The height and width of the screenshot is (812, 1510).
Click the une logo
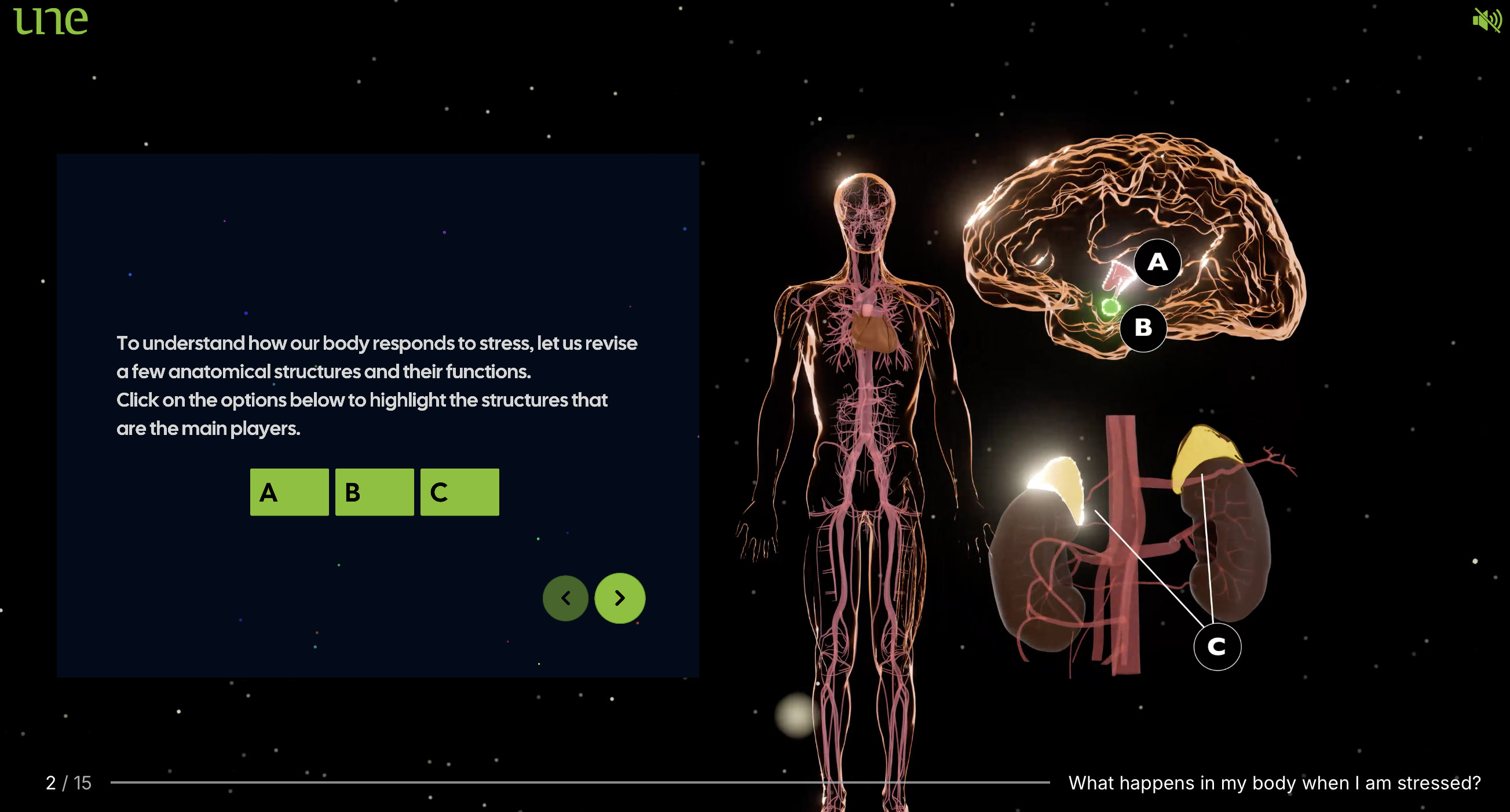point(50,20)
